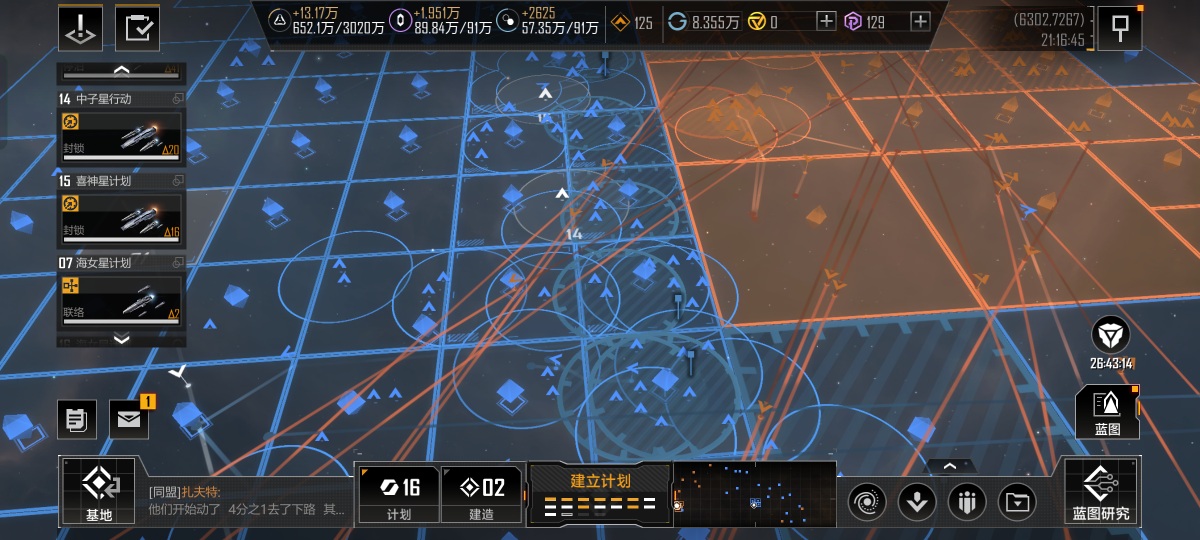Click the 建立计划 create plan button
1200x540 pixels.
point(600,492)
